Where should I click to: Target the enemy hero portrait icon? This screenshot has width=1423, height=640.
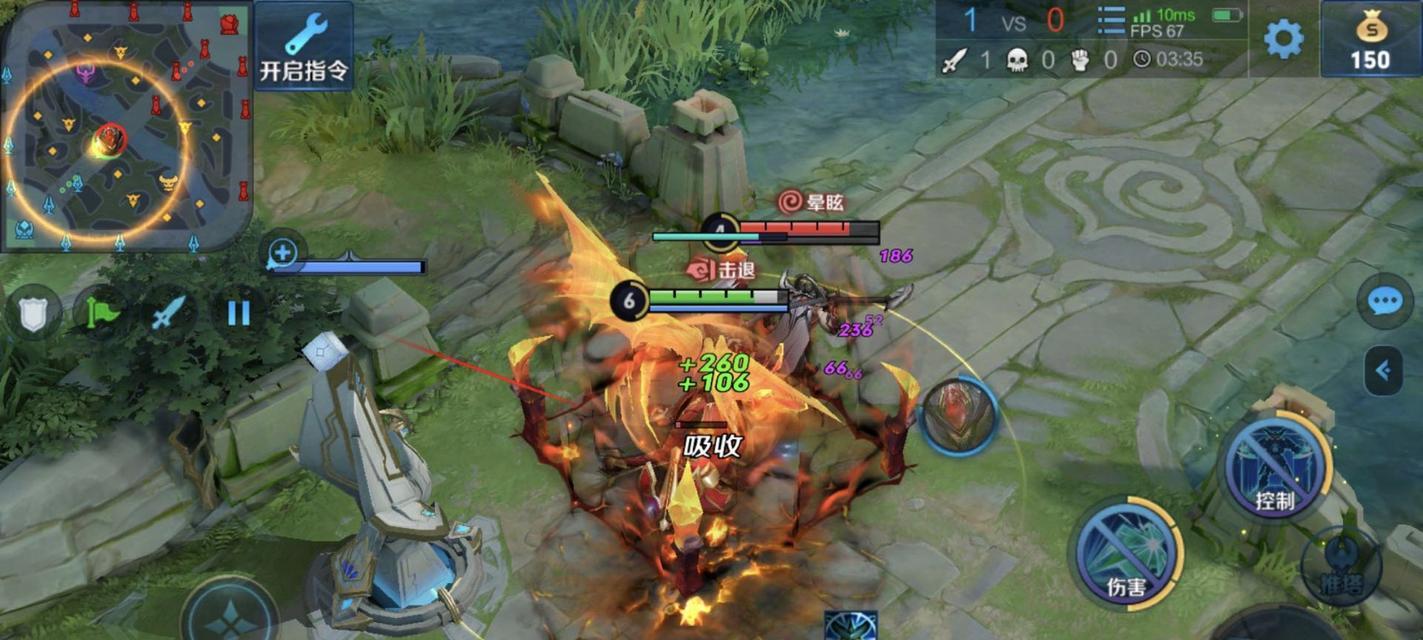tap(958, 415)
